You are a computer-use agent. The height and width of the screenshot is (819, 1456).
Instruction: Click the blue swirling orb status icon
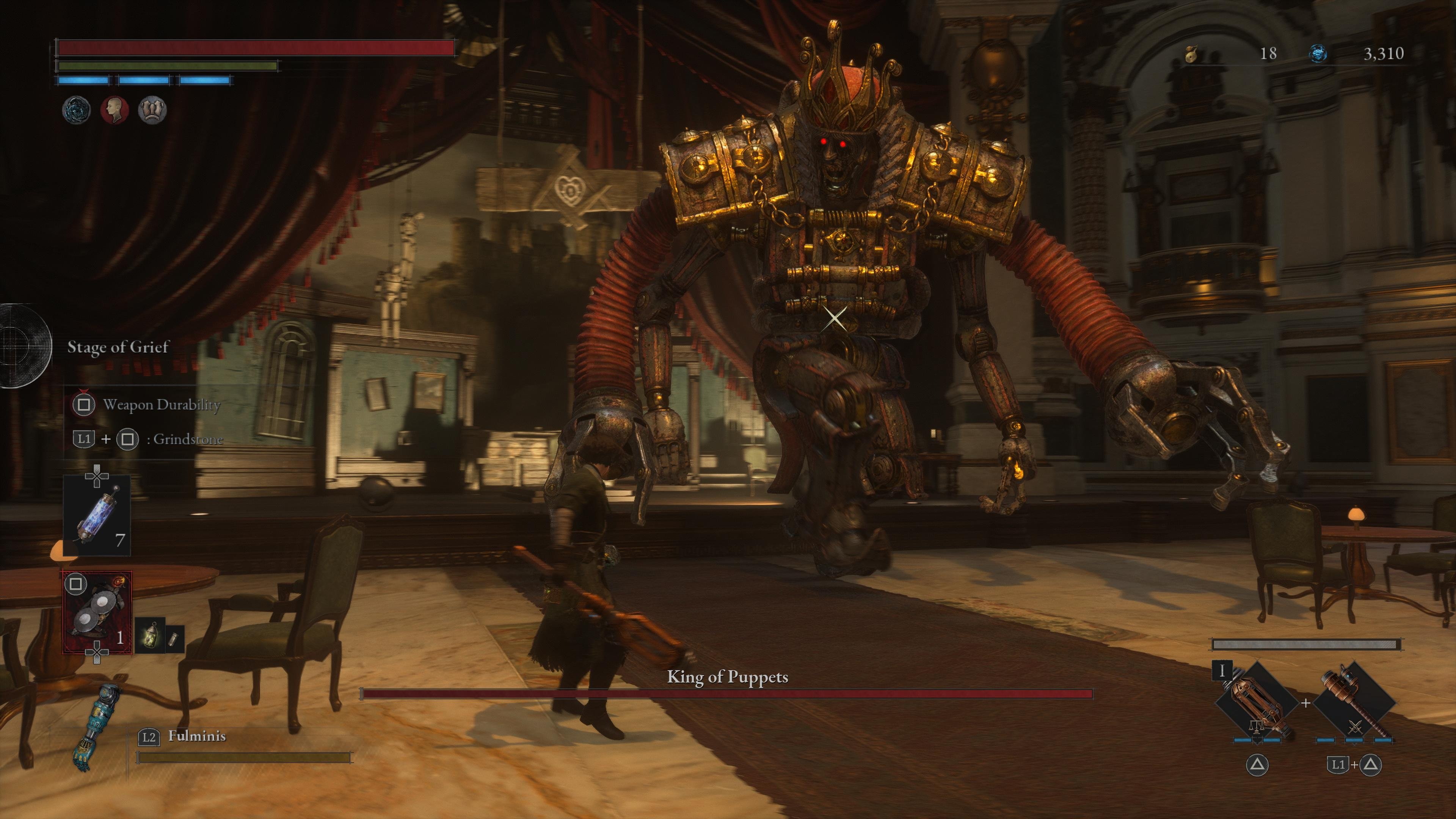click(76, 110)
